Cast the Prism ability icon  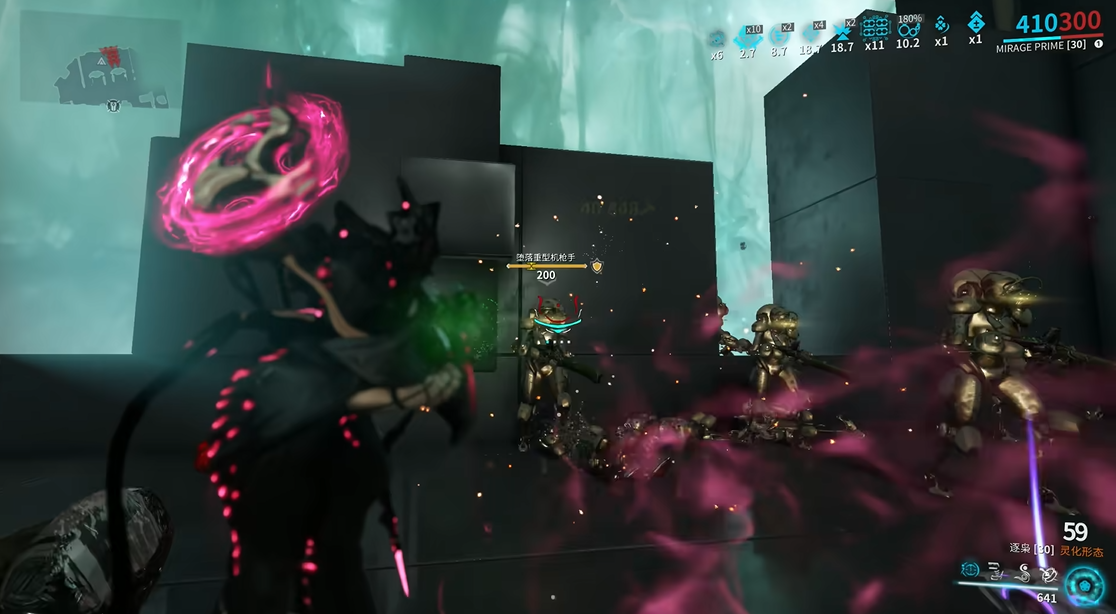(1047, 572)
